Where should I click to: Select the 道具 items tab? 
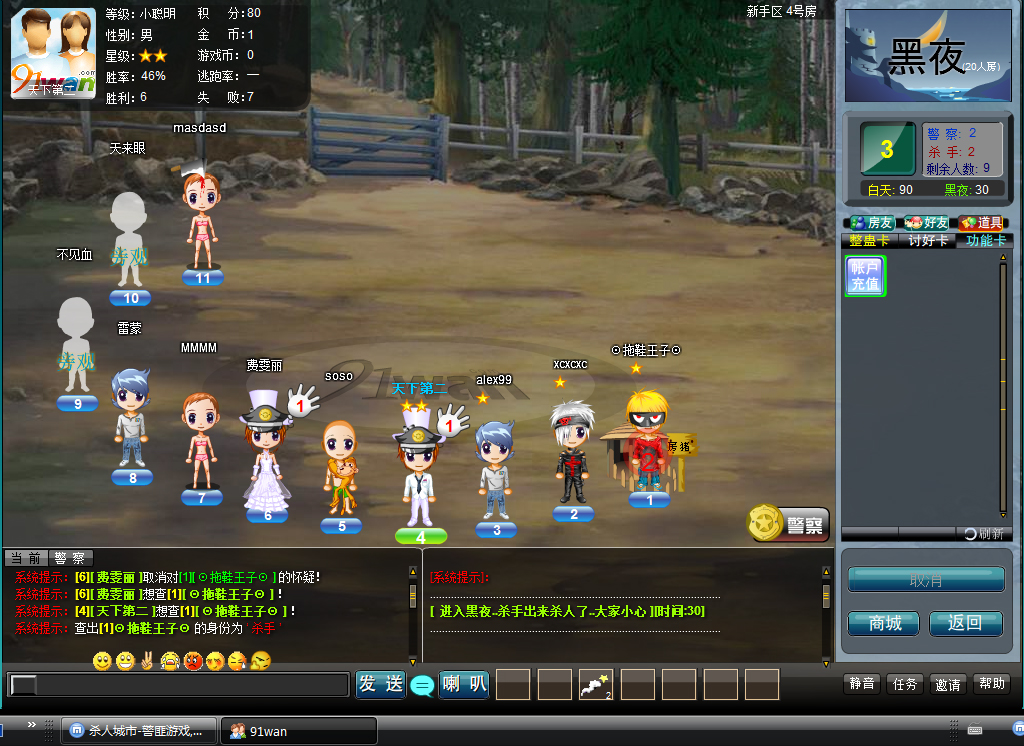pos(982,223)
